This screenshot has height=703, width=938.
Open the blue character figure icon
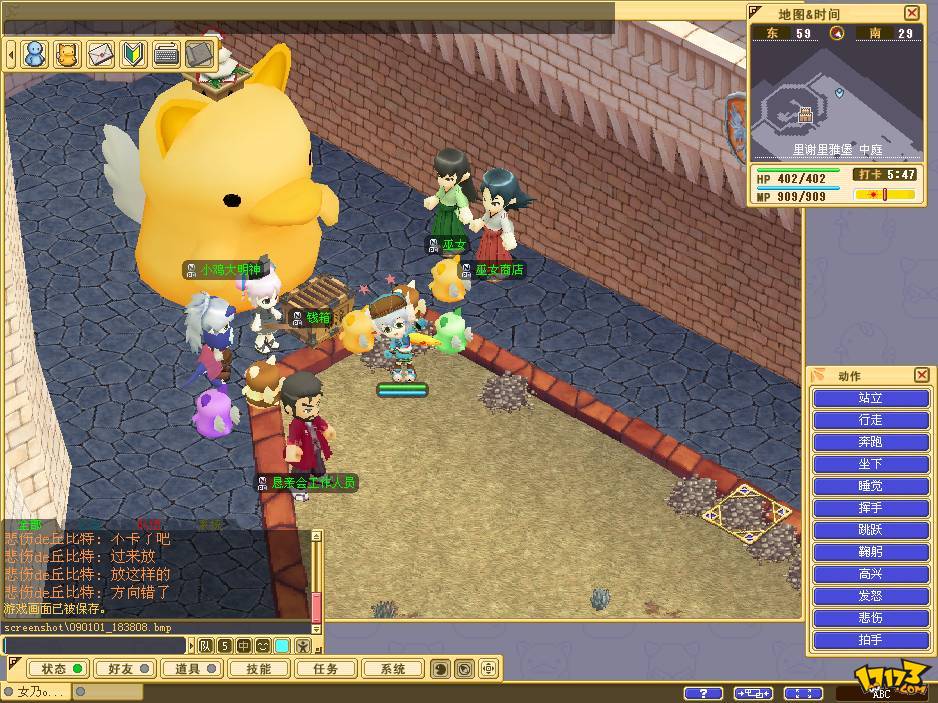coord(35,53)
